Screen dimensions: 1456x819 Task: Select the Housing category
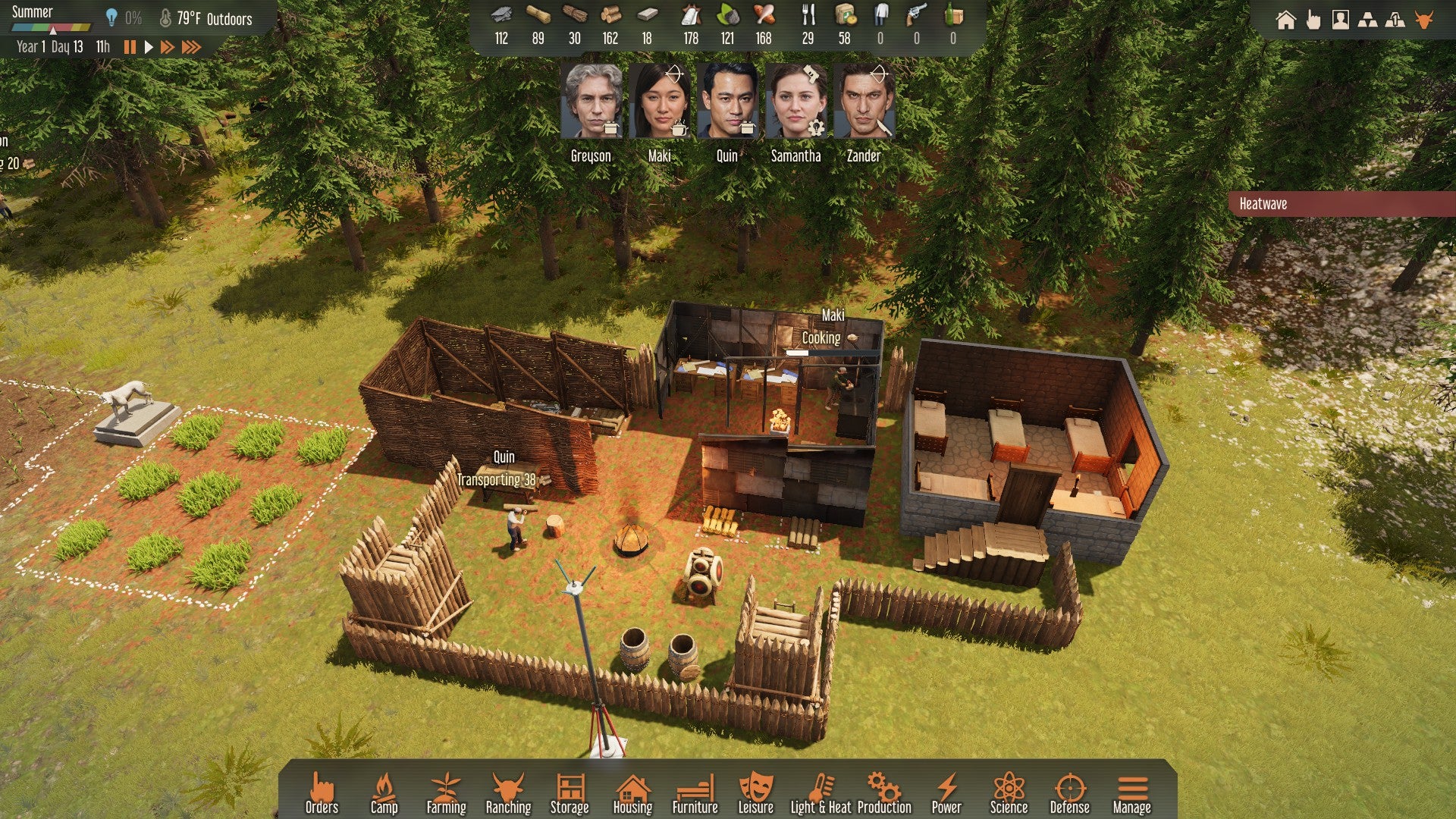point(632,793)
